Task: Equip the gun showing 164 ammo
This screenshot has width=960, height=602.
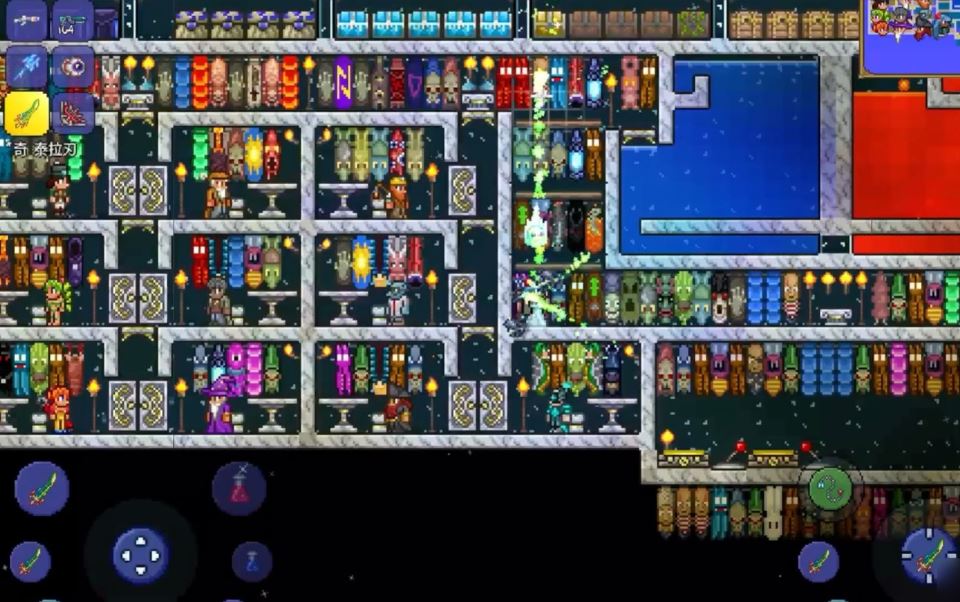Action: pyautogui.click(x=73, y=19)
